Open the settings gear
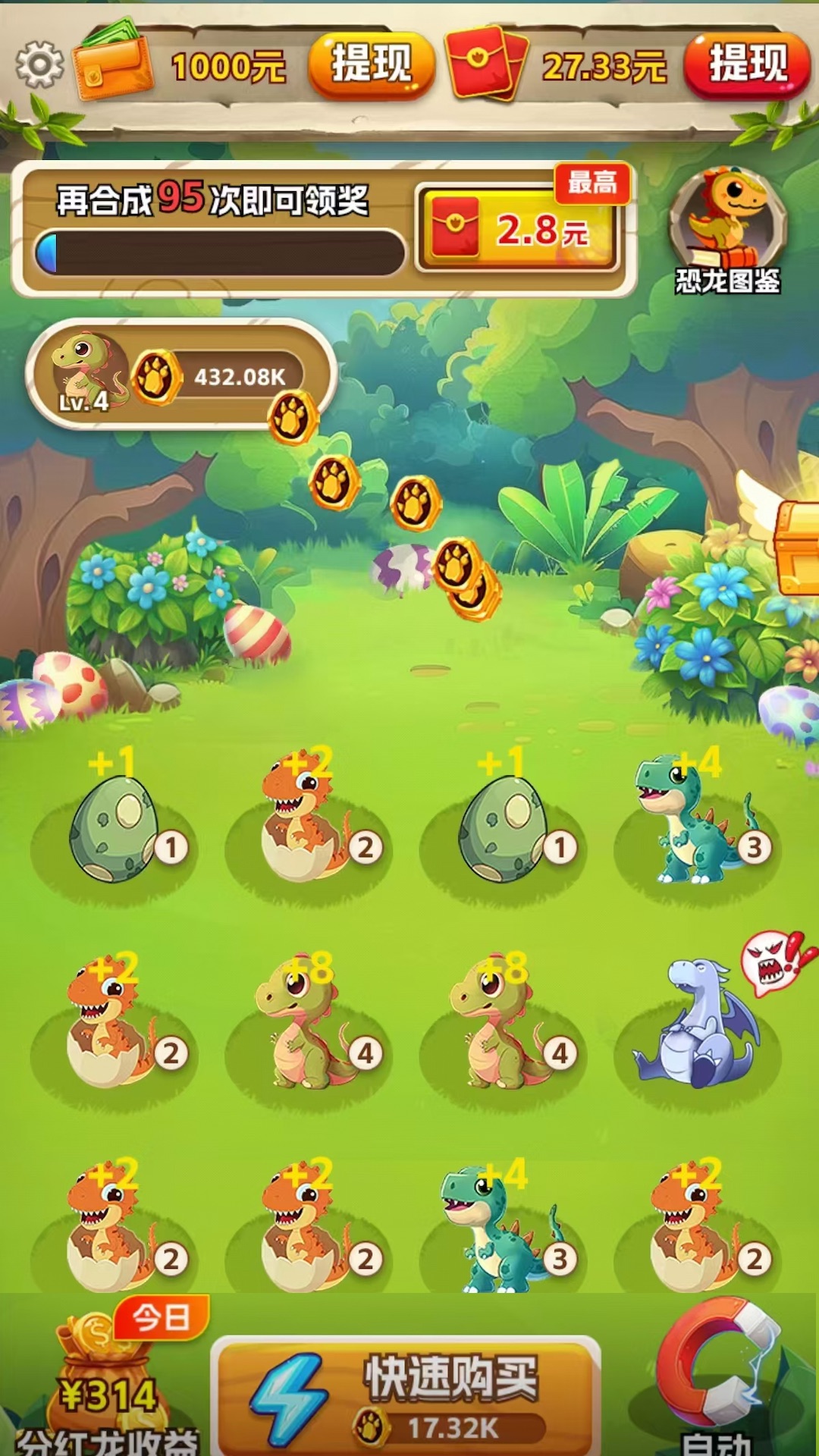Screen dimensions: 819x1456 point(39,65)
